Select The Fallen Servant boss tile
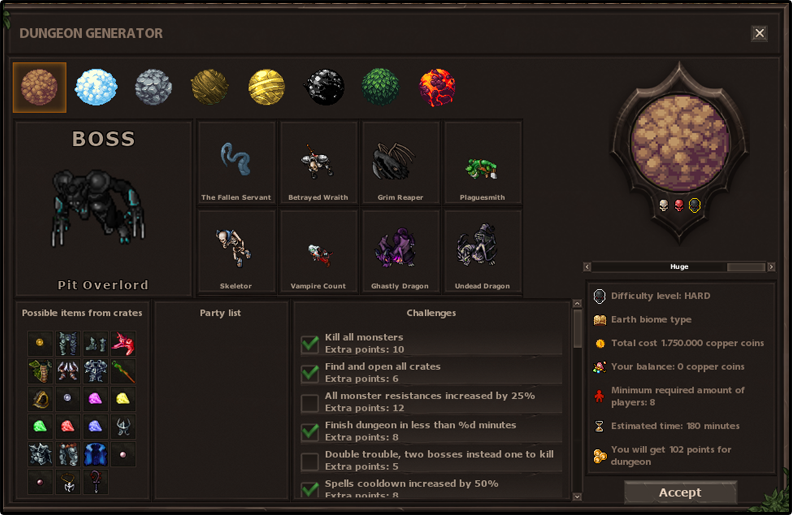Screen dimensions: 792x515 tap(236, 162)
